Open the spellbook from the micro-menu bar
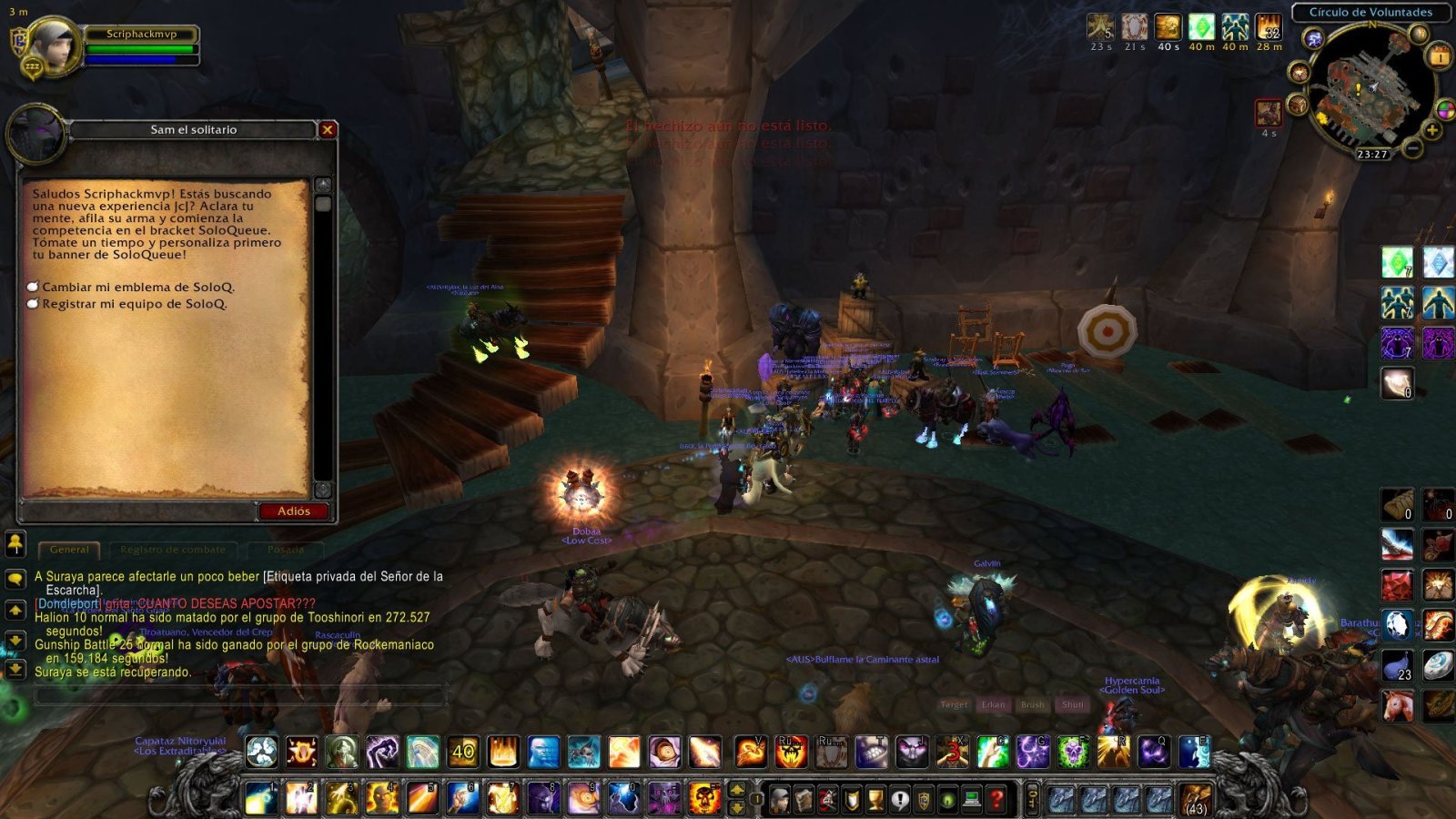This screenshot has height=819, width=1456. pos(804,797)
